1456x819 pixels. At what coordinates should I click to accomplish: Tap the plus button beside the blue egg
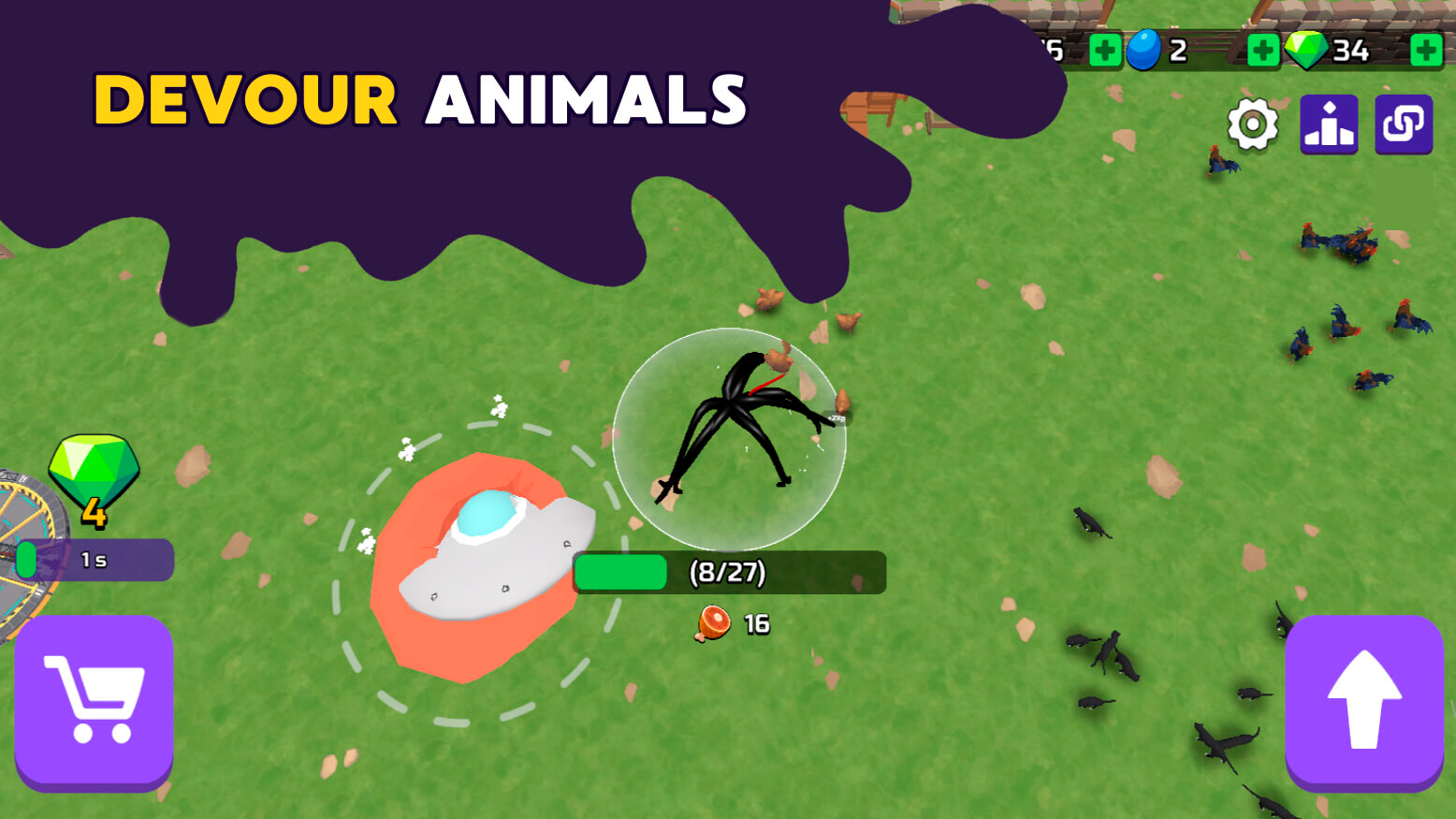[1262, 50]
